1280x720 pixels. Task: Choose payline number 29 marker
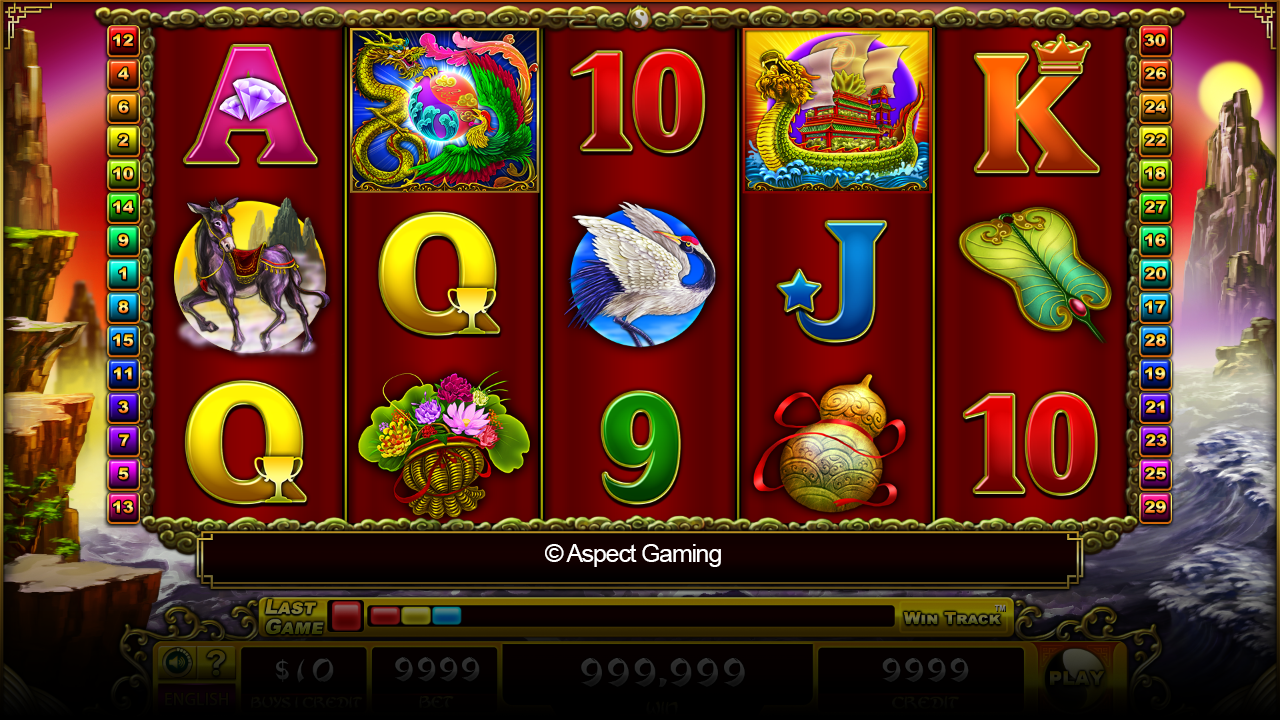coord(1155,507)
